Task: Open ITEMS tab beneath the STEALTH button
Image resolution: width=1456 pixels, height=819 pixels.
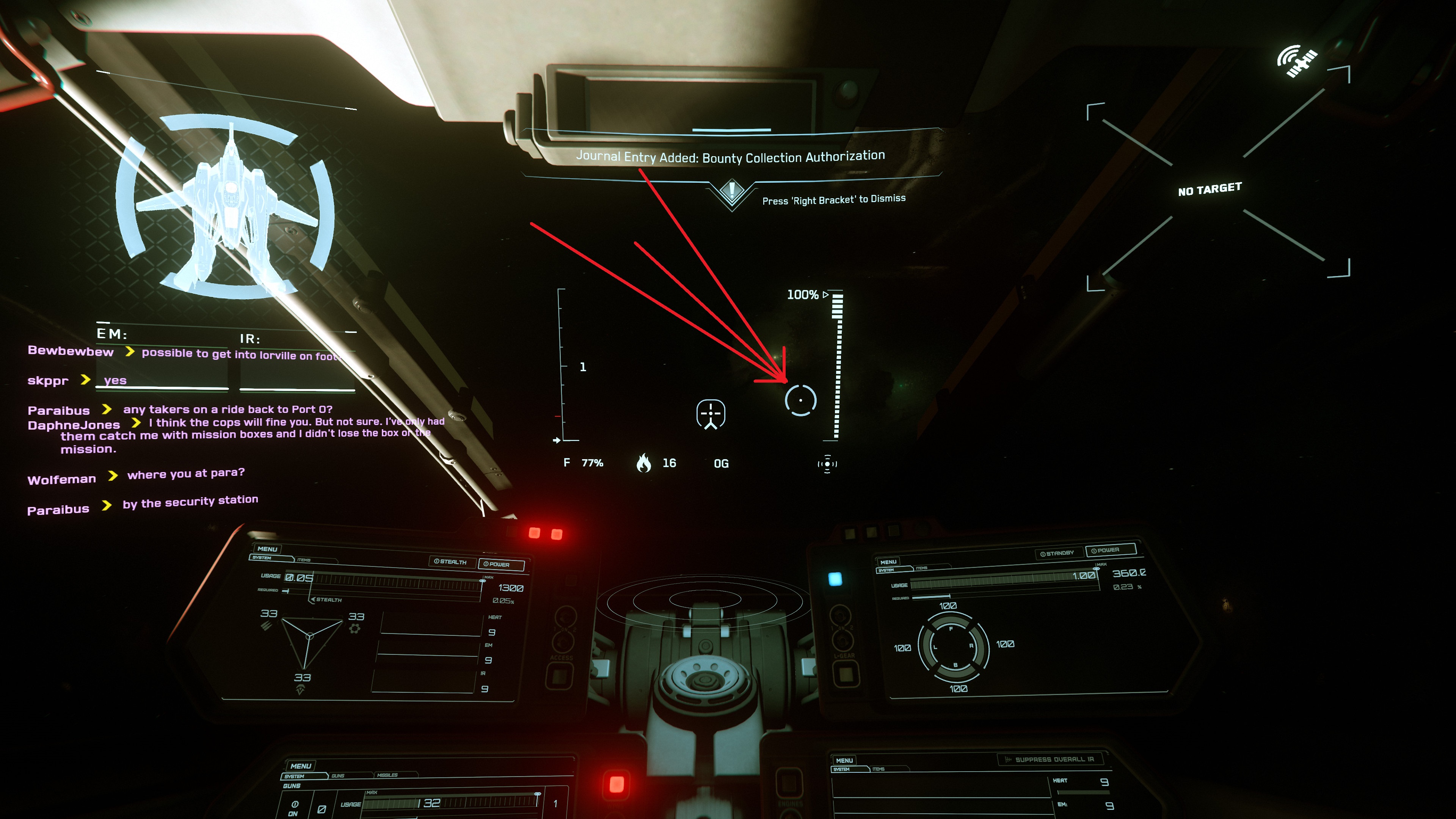Action: [304, 560]
